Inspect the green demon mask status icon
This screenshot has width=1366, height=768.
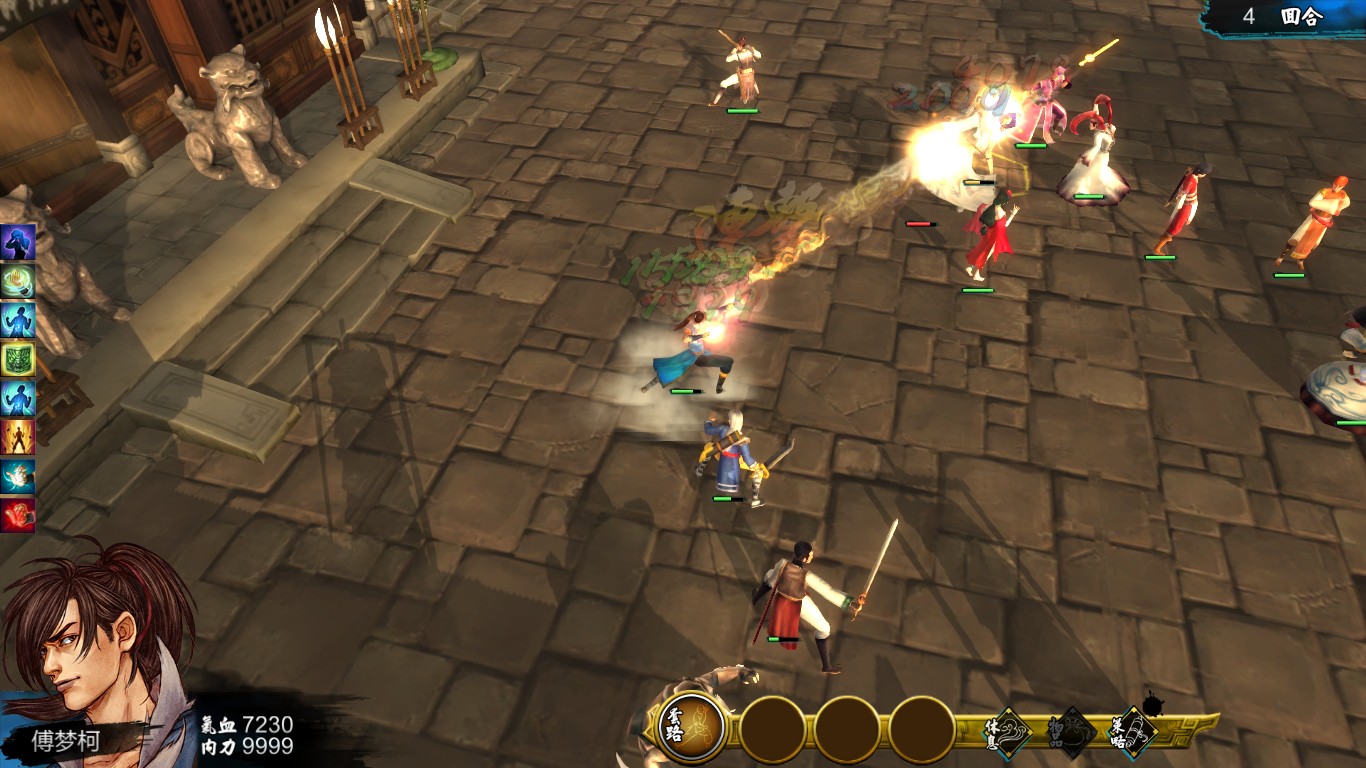click(x=18, y=358)
